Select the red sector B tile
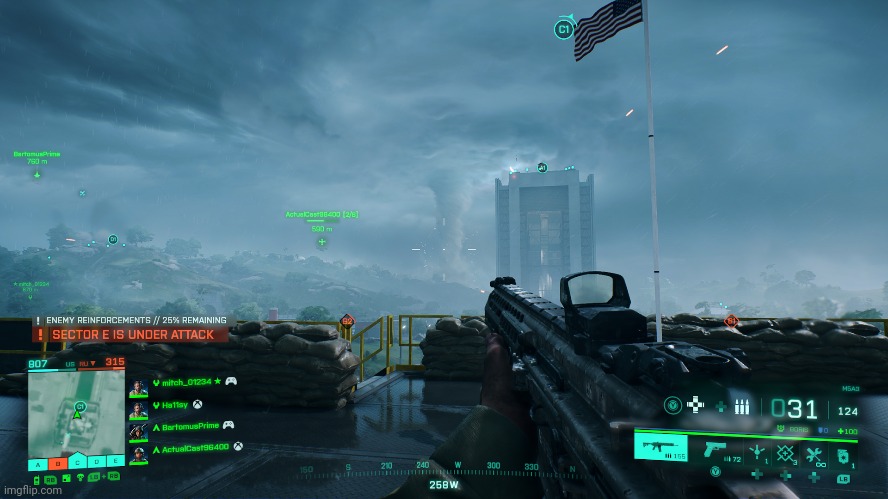The height and width of the screenshot is (499, 888). point(58,462)
